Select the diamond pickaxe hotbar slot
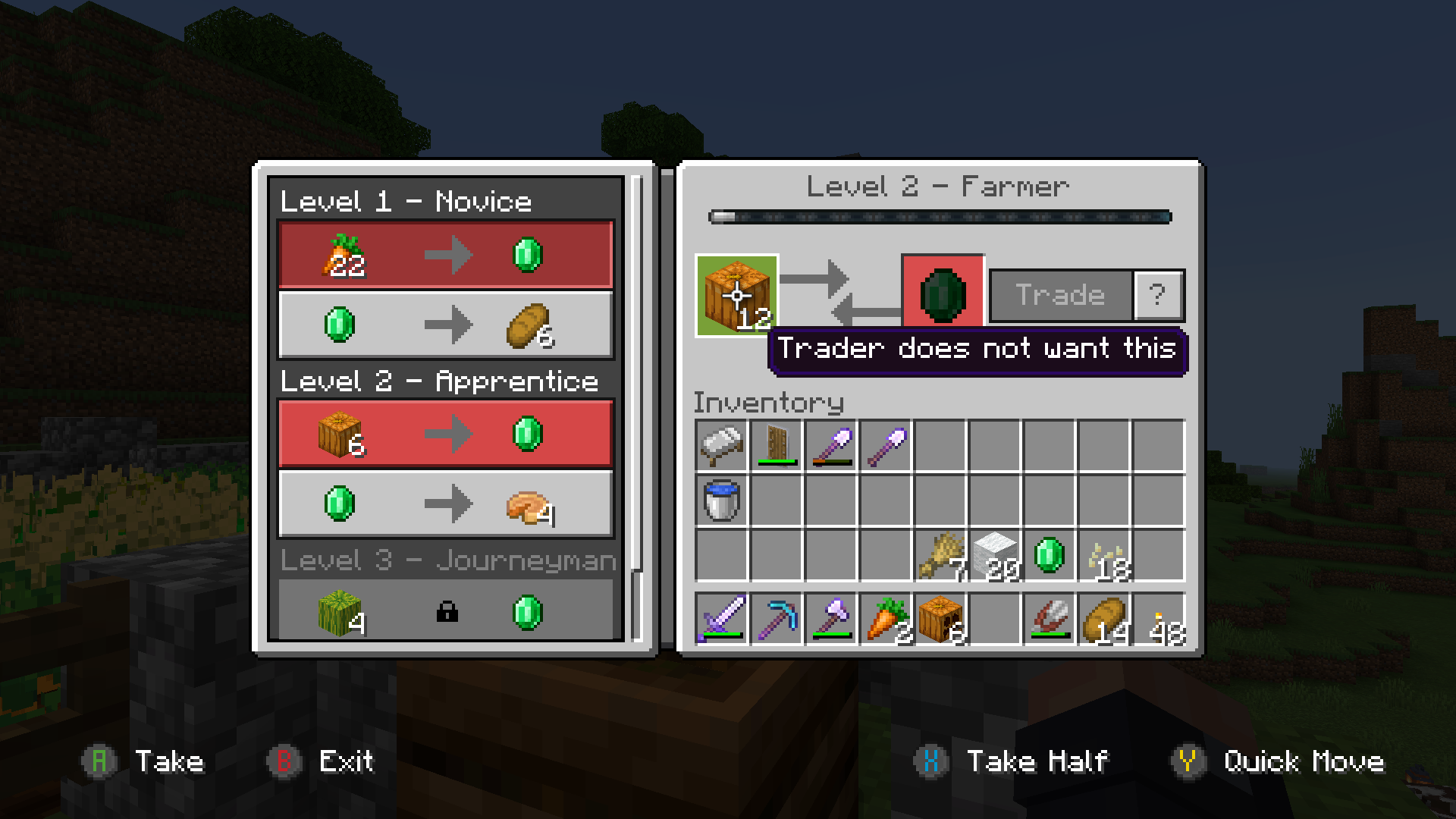The height and width of the screenshot is (819, 1456). 777,619
